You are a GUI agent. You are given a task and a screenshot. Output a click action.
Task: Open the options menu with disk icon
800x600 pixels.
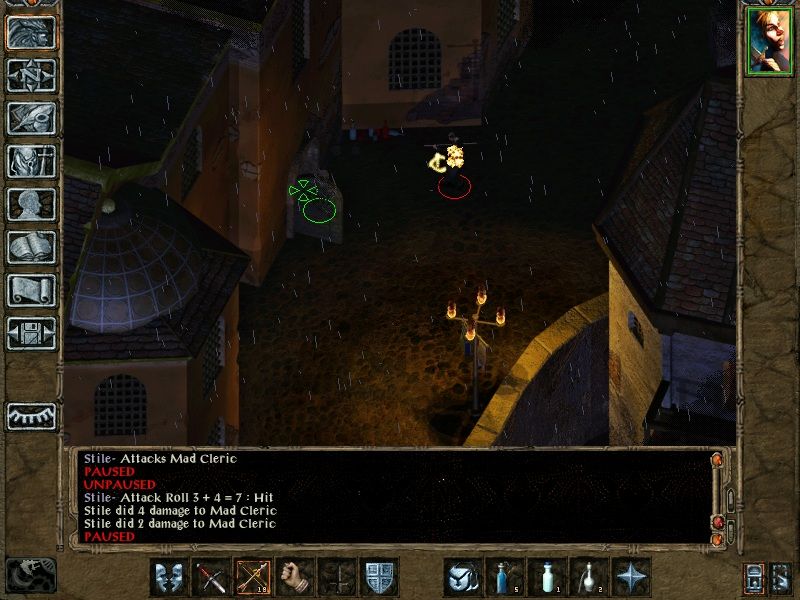31,333
